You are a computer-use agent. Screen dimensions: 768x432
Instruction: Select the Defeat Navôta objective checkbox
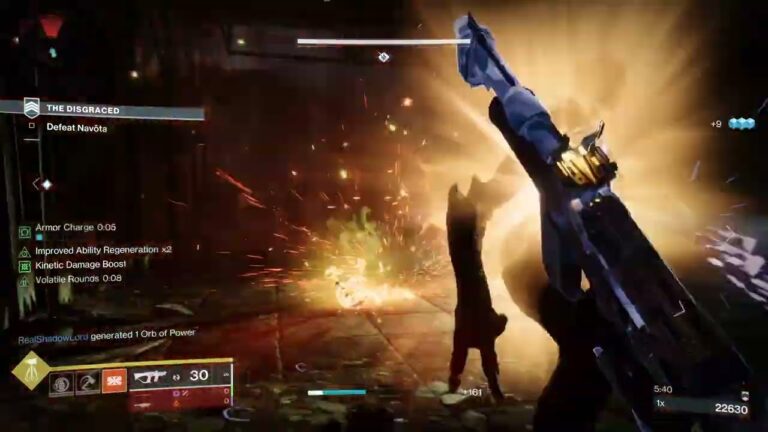point(32,127)
